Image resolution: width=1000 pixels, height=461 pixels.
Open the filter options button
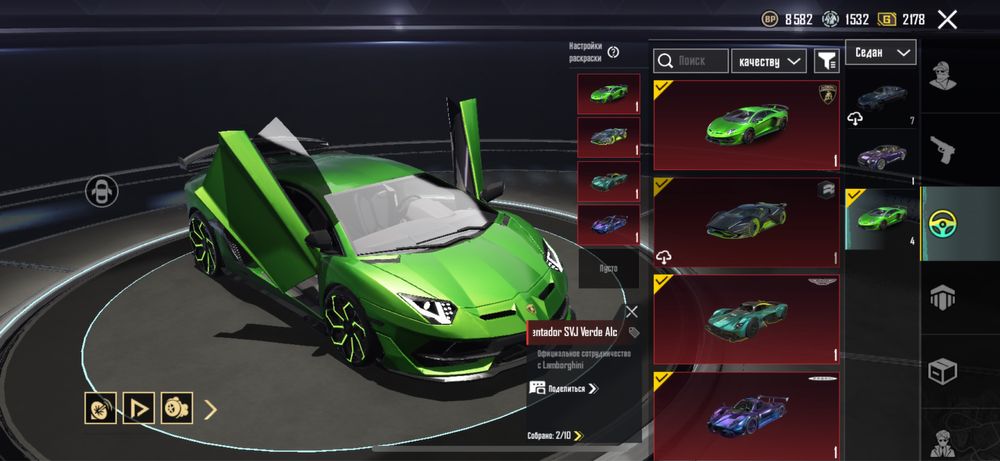[826, 61]
